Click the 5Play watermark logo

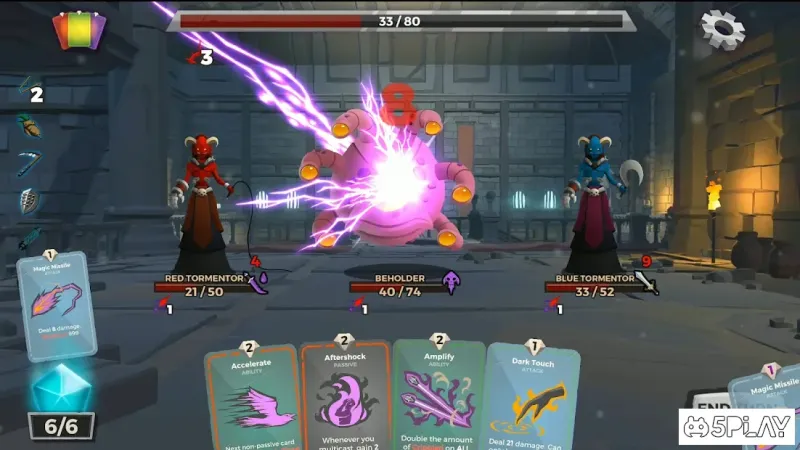click(736, 427)
